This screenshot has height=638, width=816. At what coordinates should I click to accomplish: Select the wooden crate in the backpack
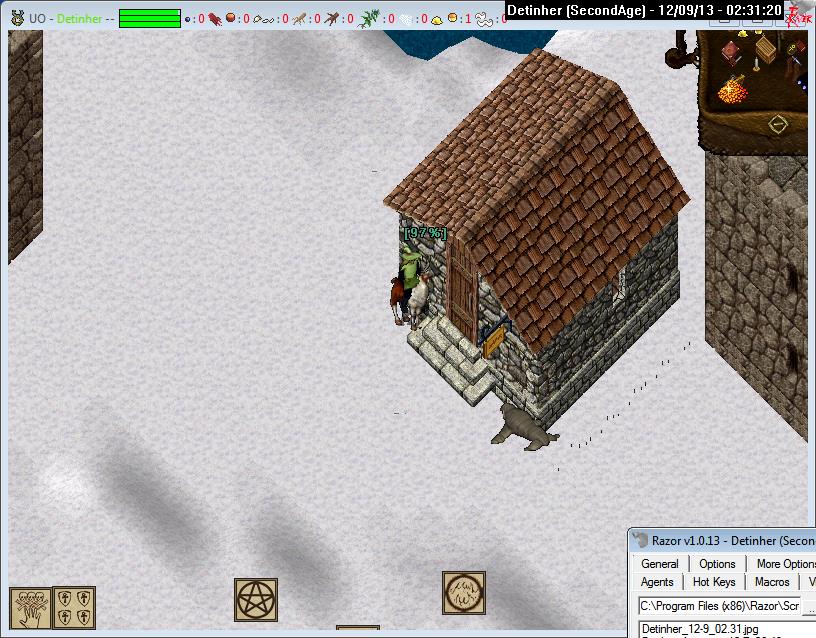coord(767,49)
